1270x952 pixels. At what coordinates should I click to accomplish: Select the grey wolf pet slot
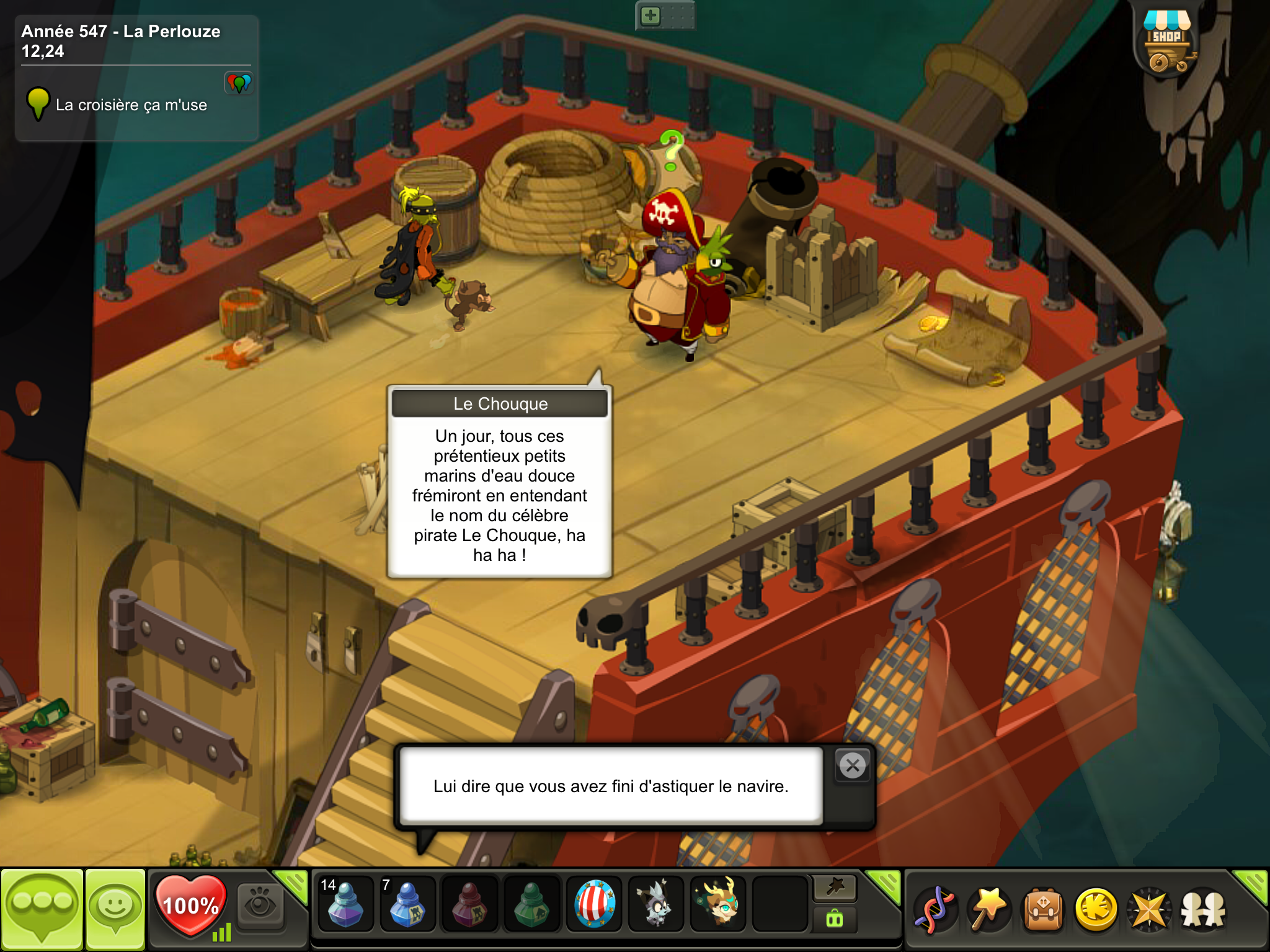(x=656, y=904)
